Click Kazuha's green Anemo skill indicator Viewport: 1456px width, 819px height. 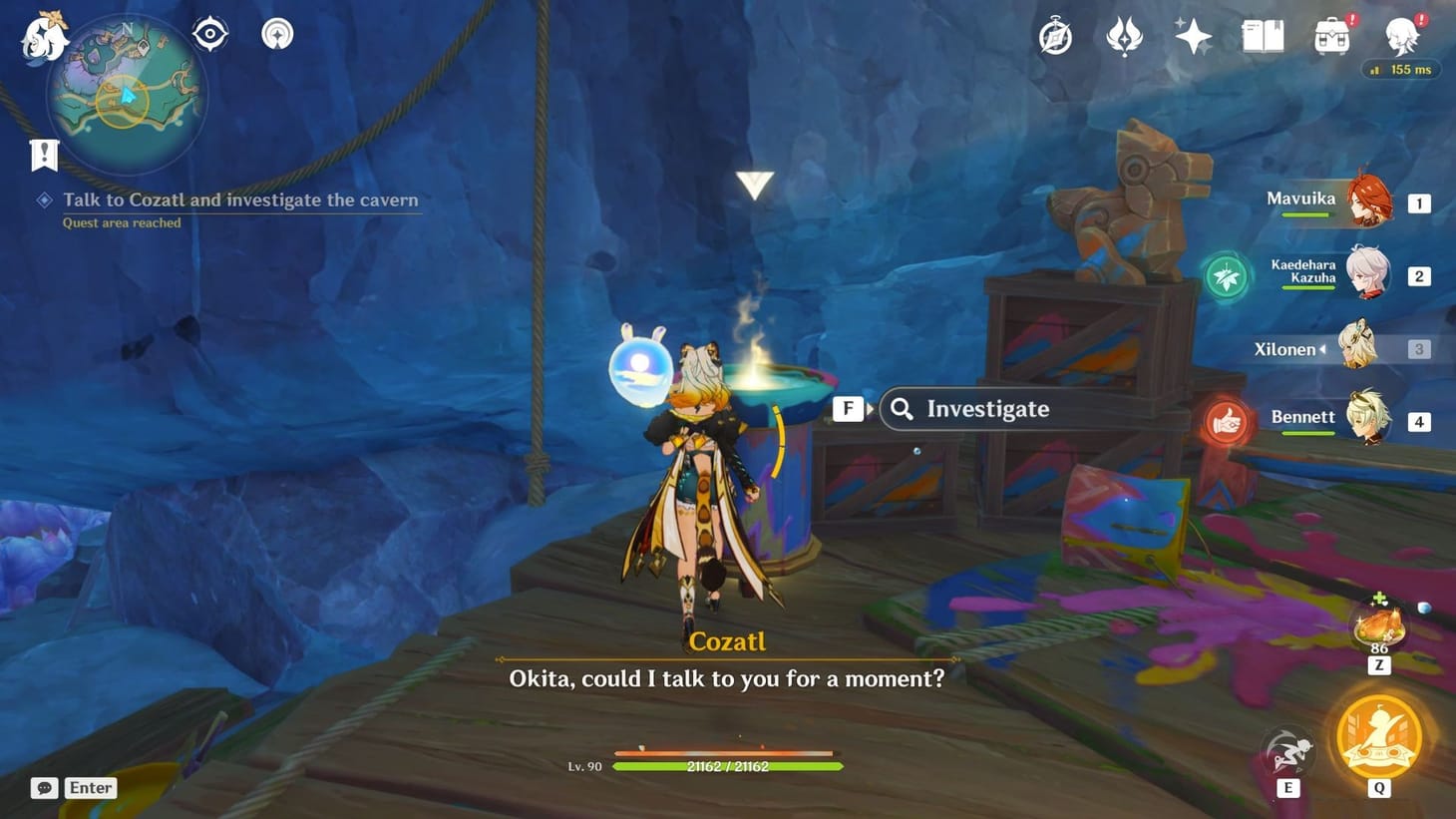[1226, 277]
